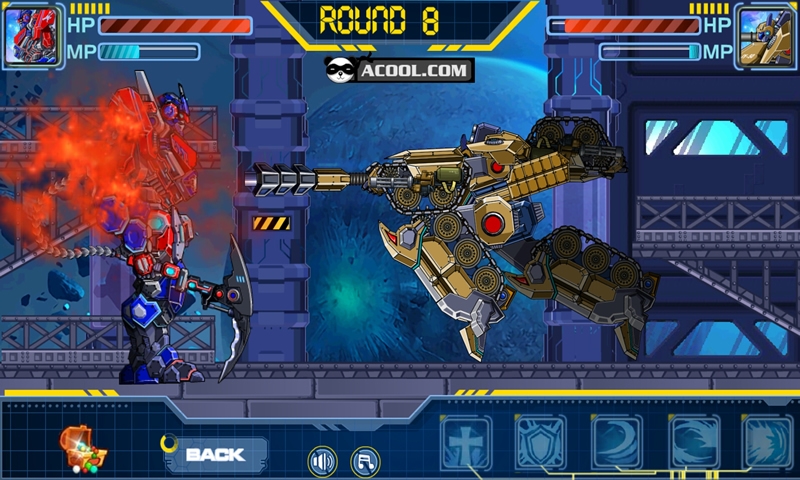Toggle the background music note icon
Screen dimensions: 800x480
coord(366,461)
